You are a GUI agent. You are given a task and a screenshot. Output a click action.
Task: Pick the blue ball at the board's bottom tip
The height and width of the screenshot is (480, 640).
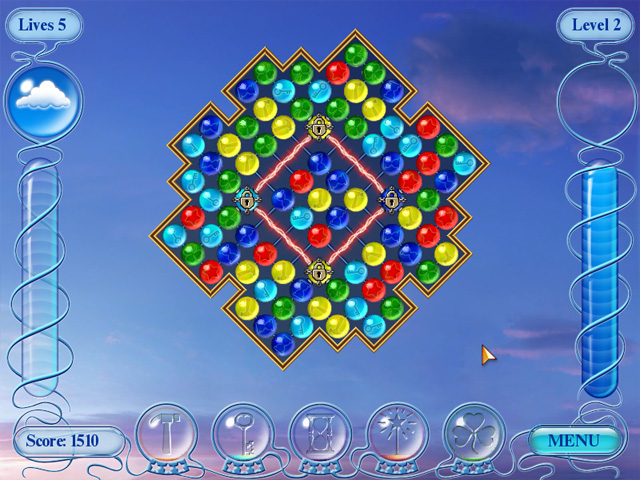[283, 343]
